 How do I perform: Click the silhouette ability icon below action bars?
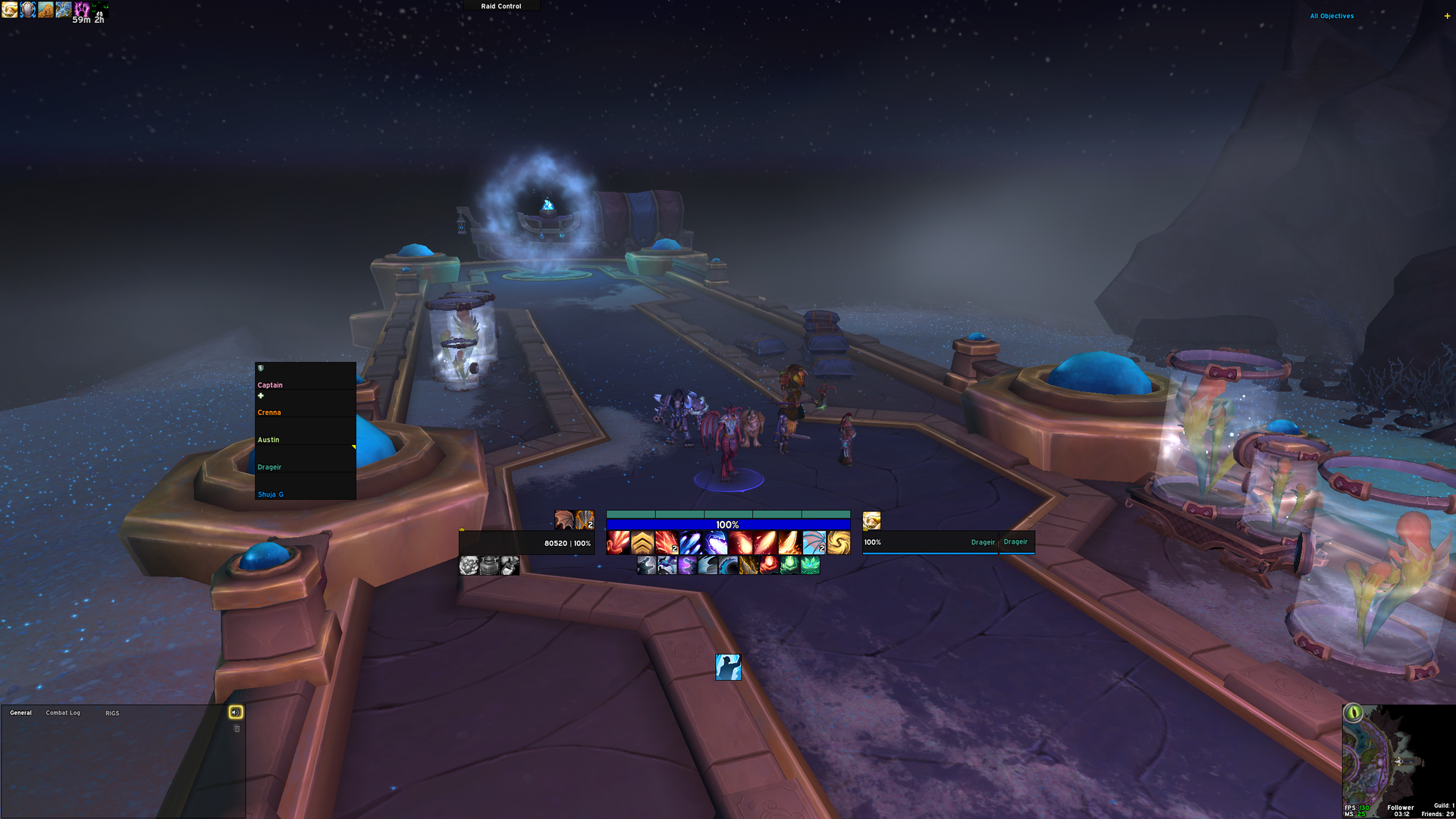pos(728,667)
